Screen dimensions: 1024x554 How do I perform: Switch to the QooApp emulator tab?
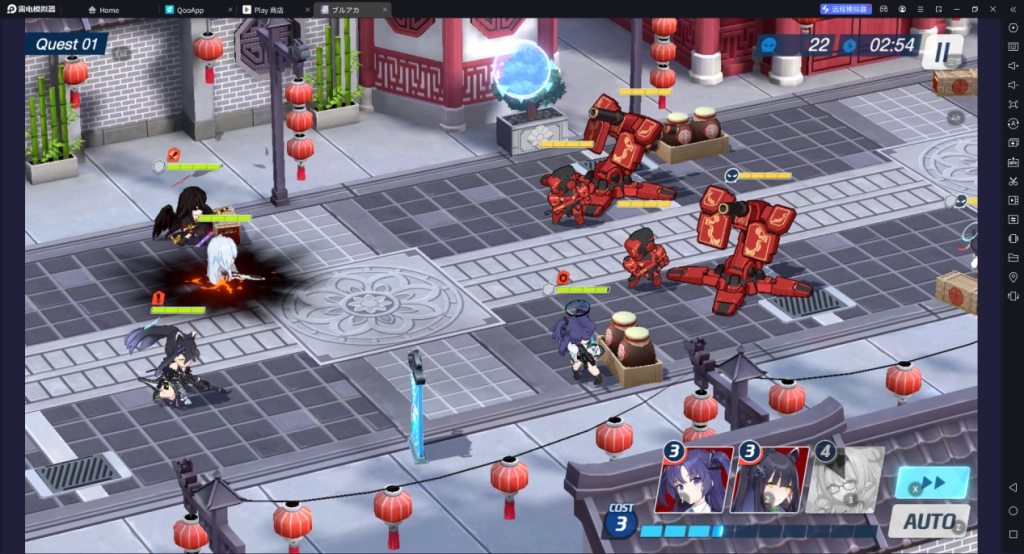click(197, 9)
